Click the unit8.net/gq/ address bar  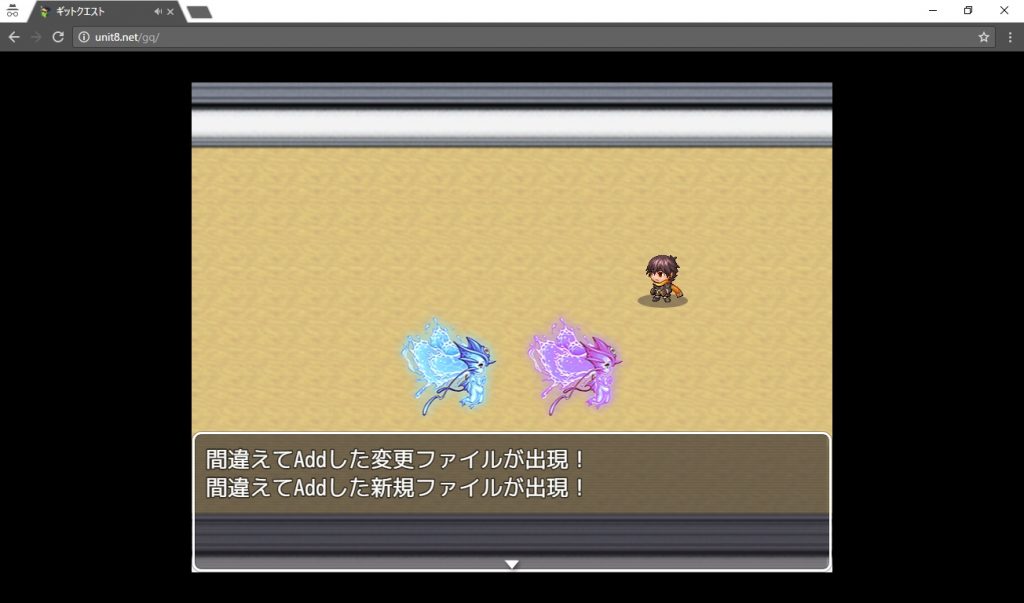(500, 37)
